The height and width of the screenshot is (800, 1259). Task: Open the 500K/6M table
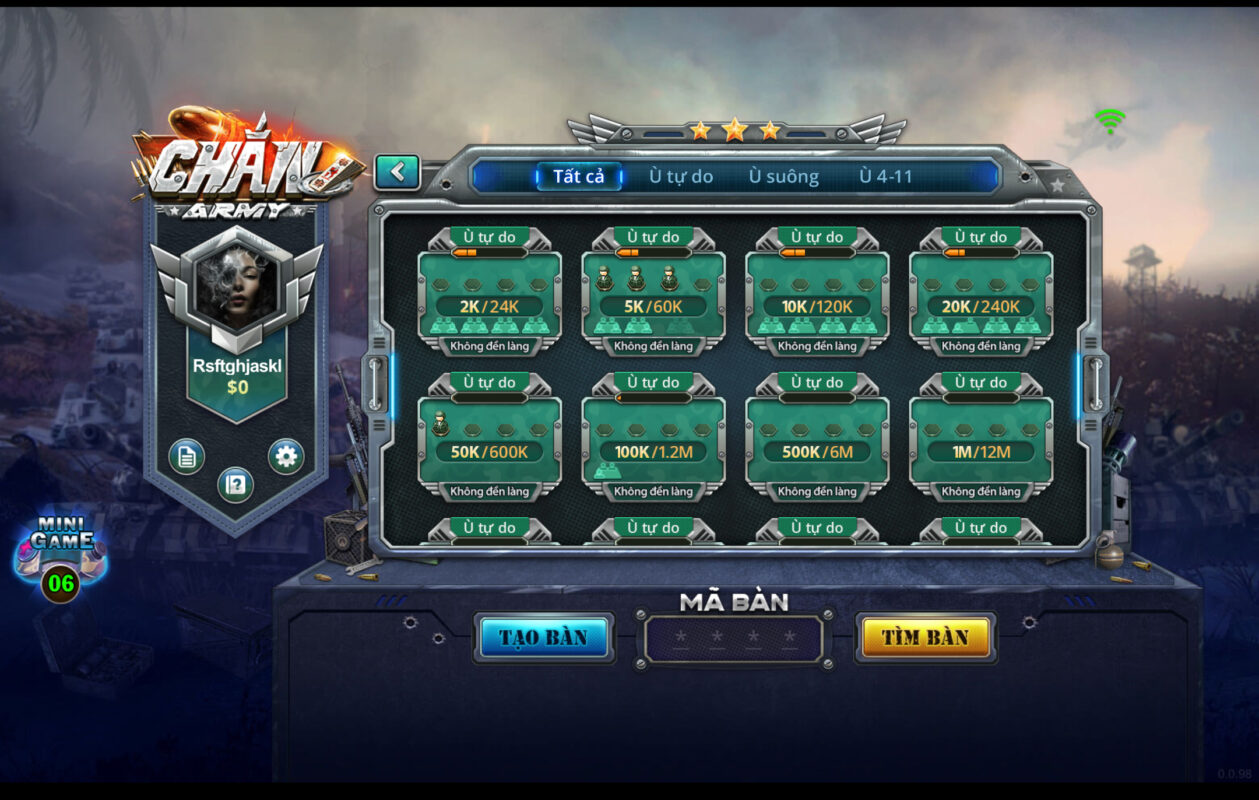(817, 440)
